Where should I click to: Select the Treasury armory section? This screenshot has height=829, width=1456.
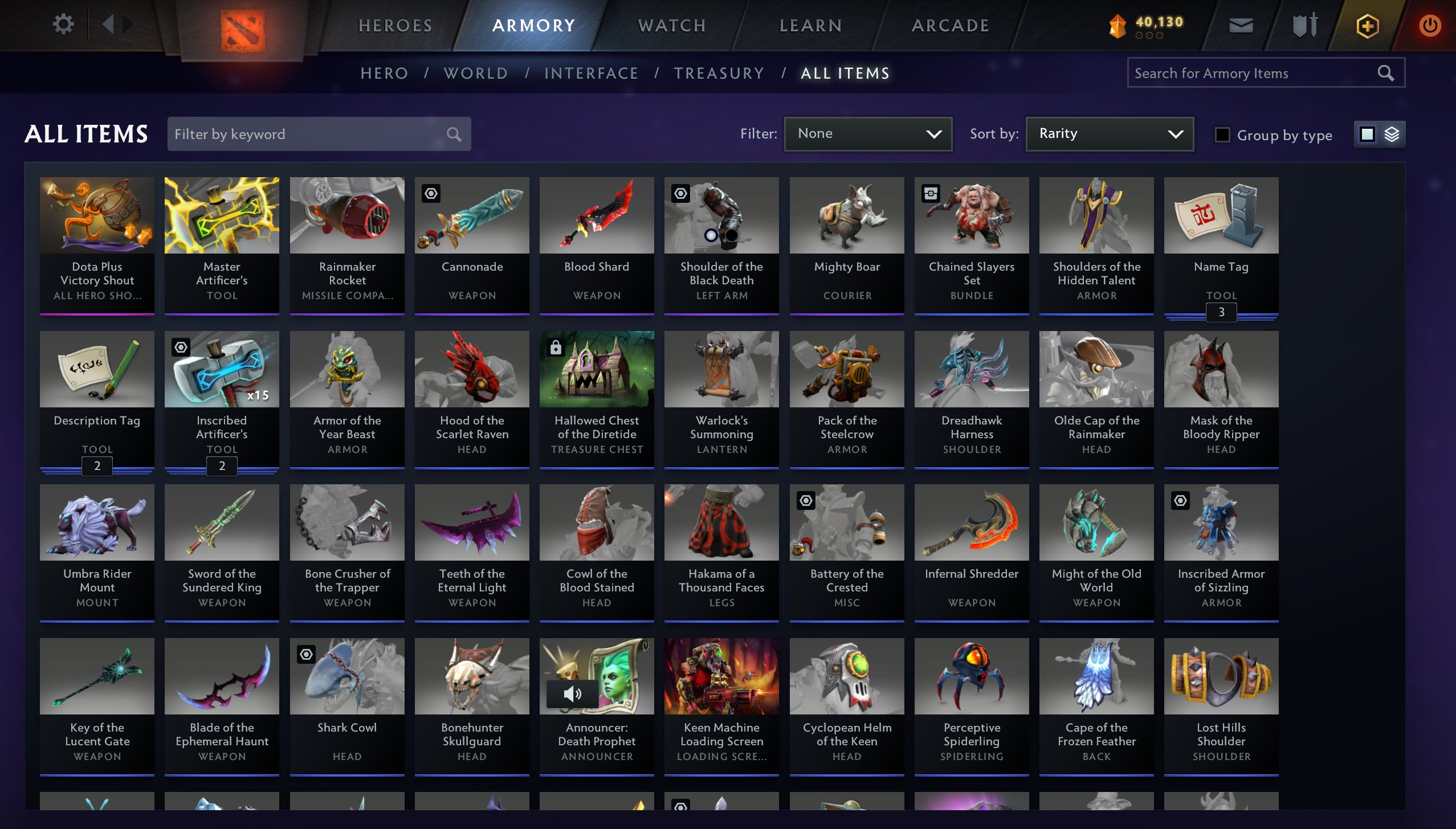[x=719, y=73]
